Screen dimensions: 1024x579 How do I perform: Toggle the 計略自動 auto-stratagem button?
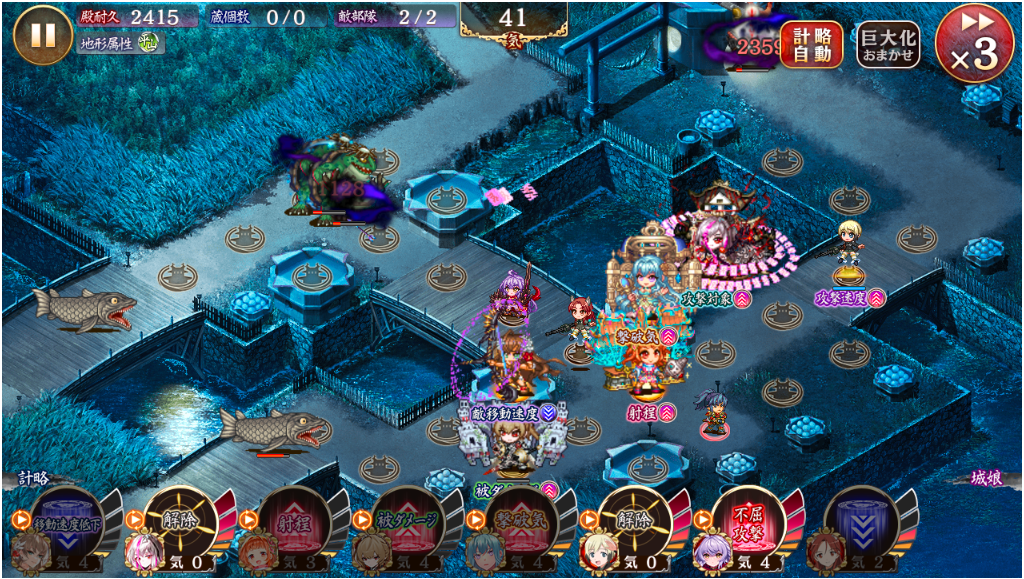coord(811,44)
